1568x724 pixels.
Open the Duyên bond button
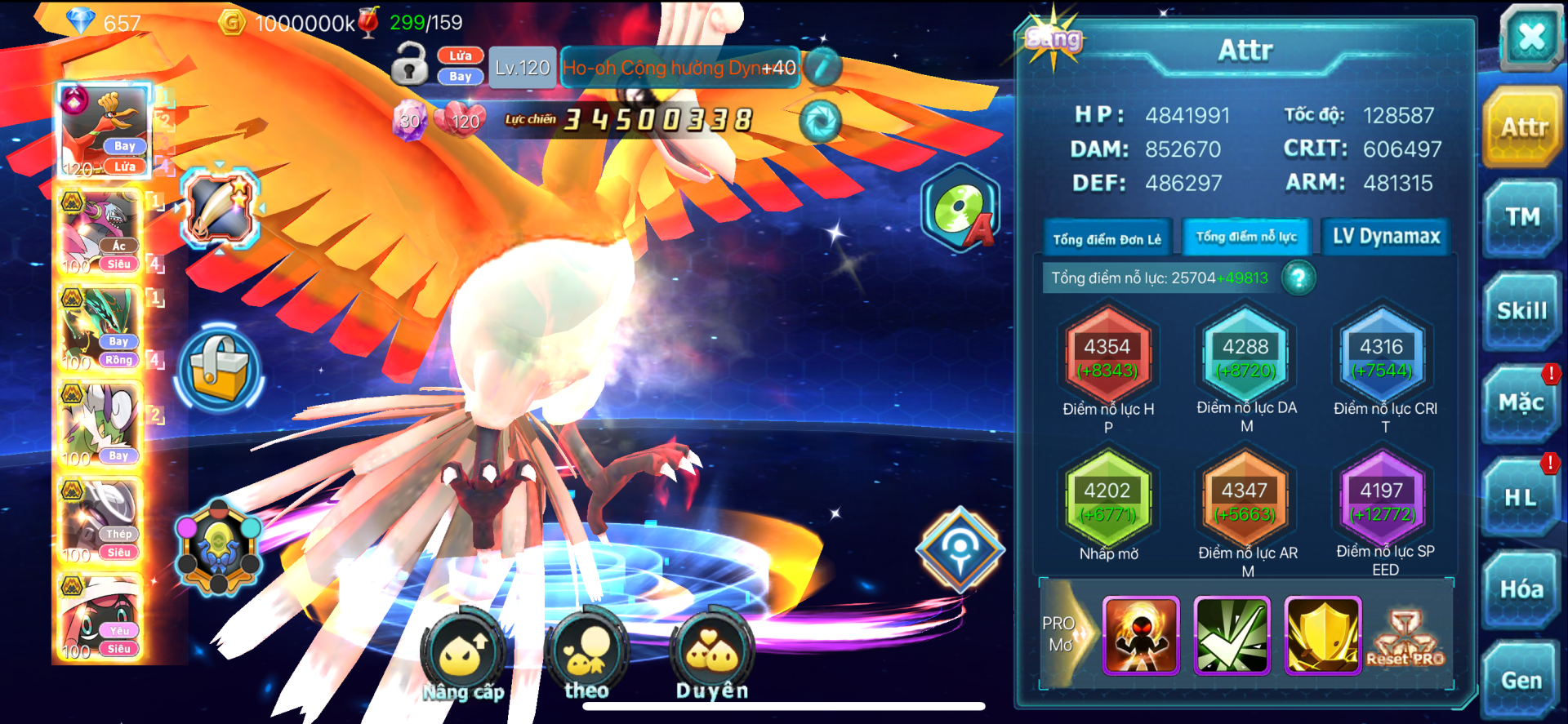711,655
